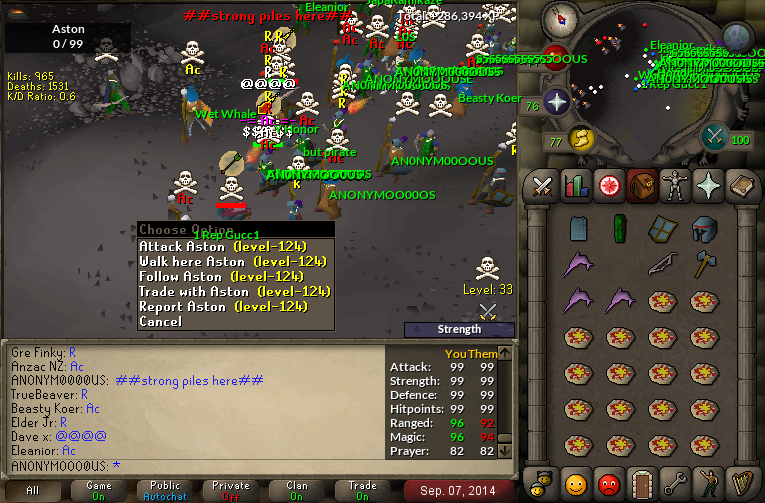Open the combat options crossed-swords tab
Viewport: 765px width, 503px height.
(543, 186)
